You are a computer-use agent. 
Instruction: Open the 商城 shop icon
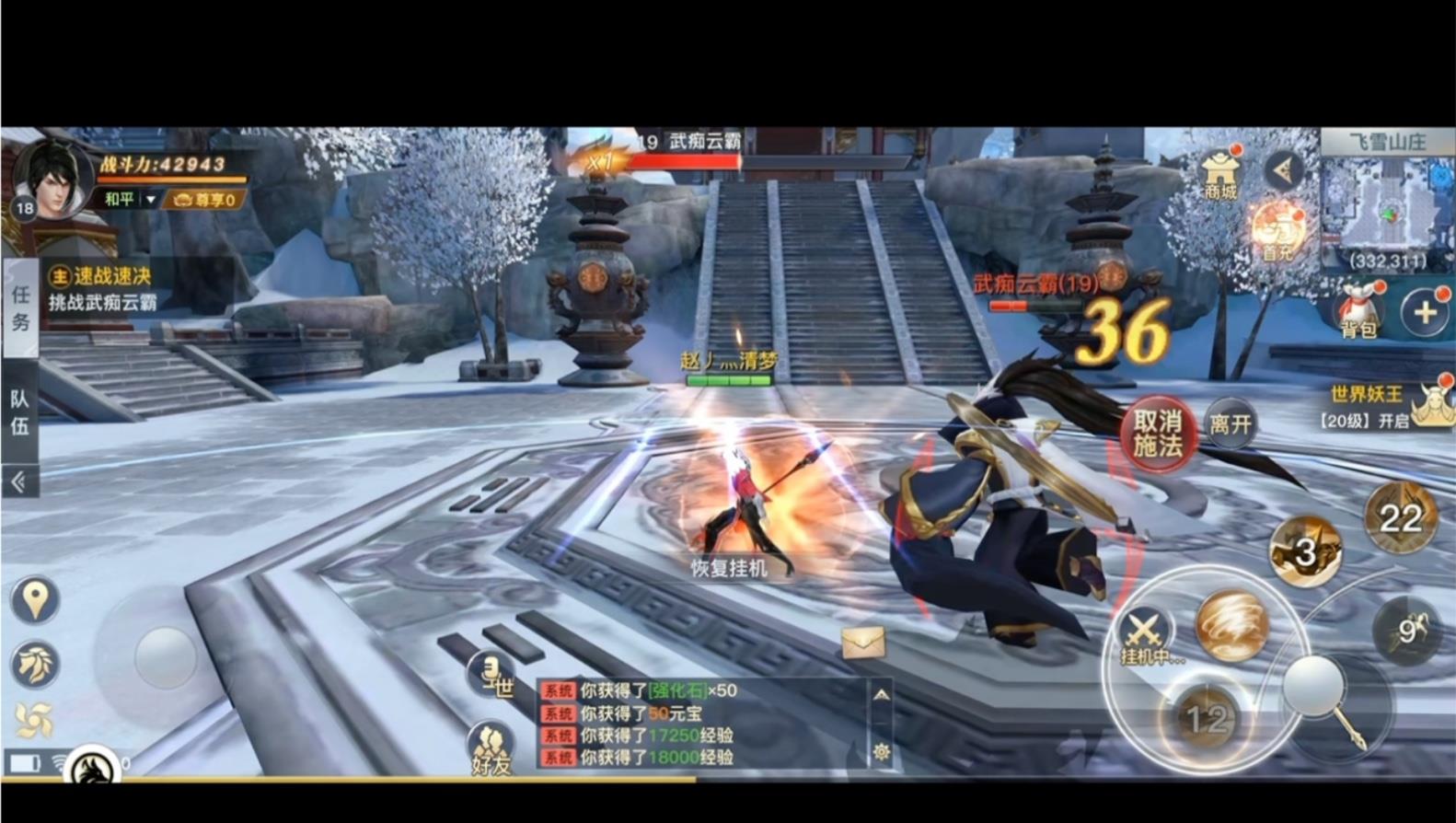(x=1219, y=174)
